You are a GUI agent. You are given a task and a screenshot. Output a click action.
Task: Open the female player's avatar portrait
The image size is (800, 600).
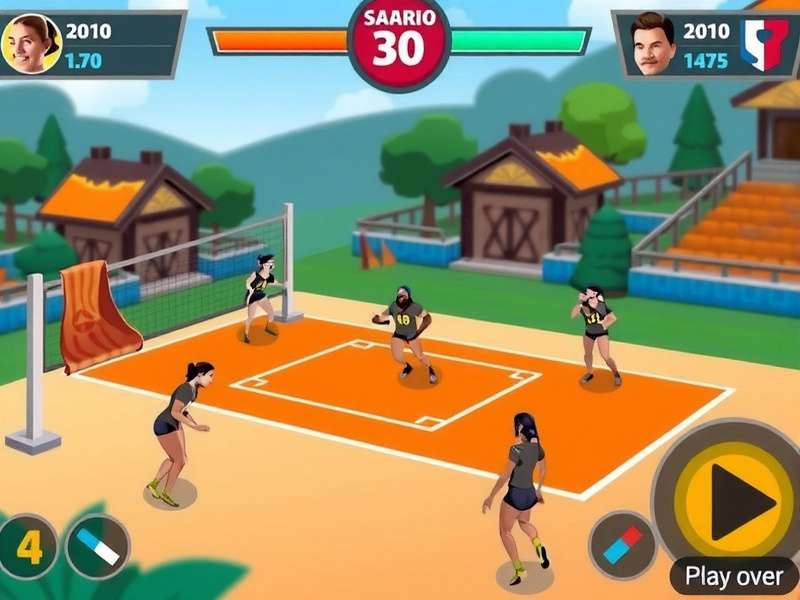tap(31, 44)
